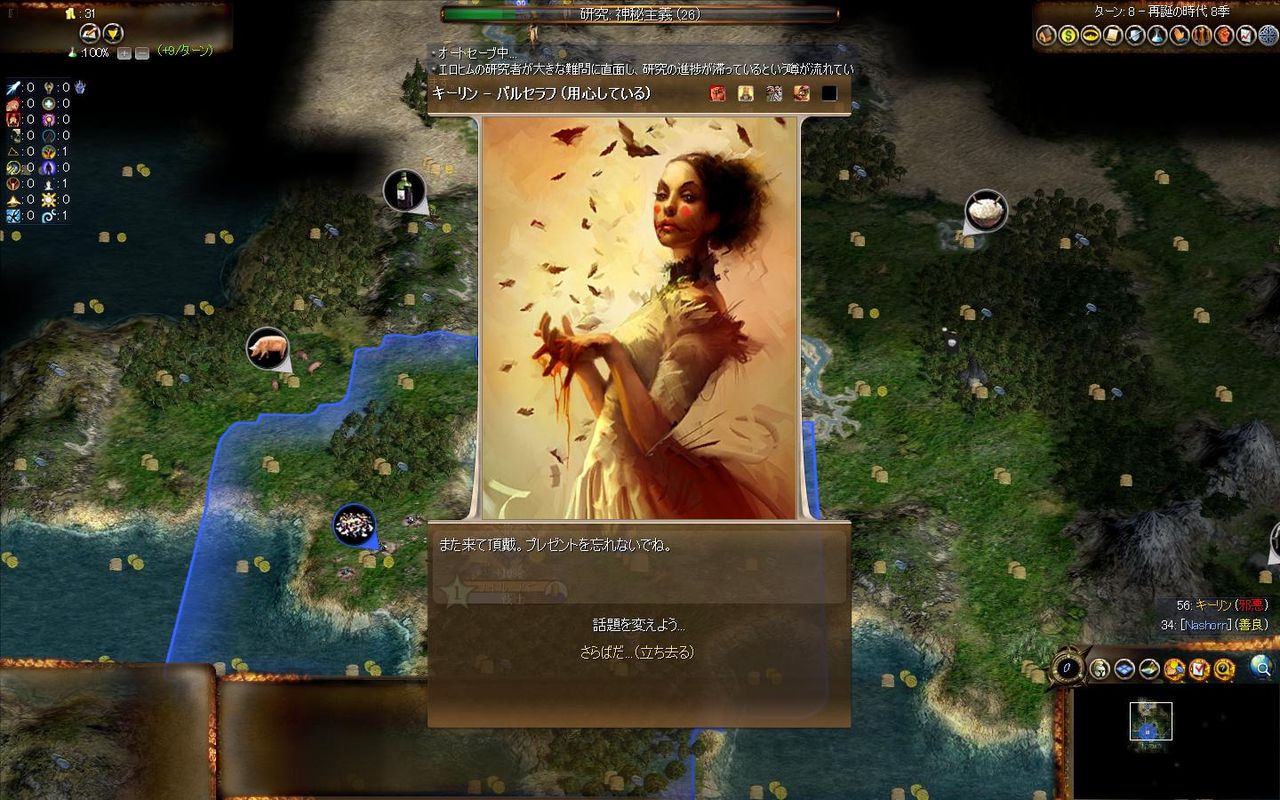Expand the gold display with the yellow up arrow

click(x=92, y=33)
